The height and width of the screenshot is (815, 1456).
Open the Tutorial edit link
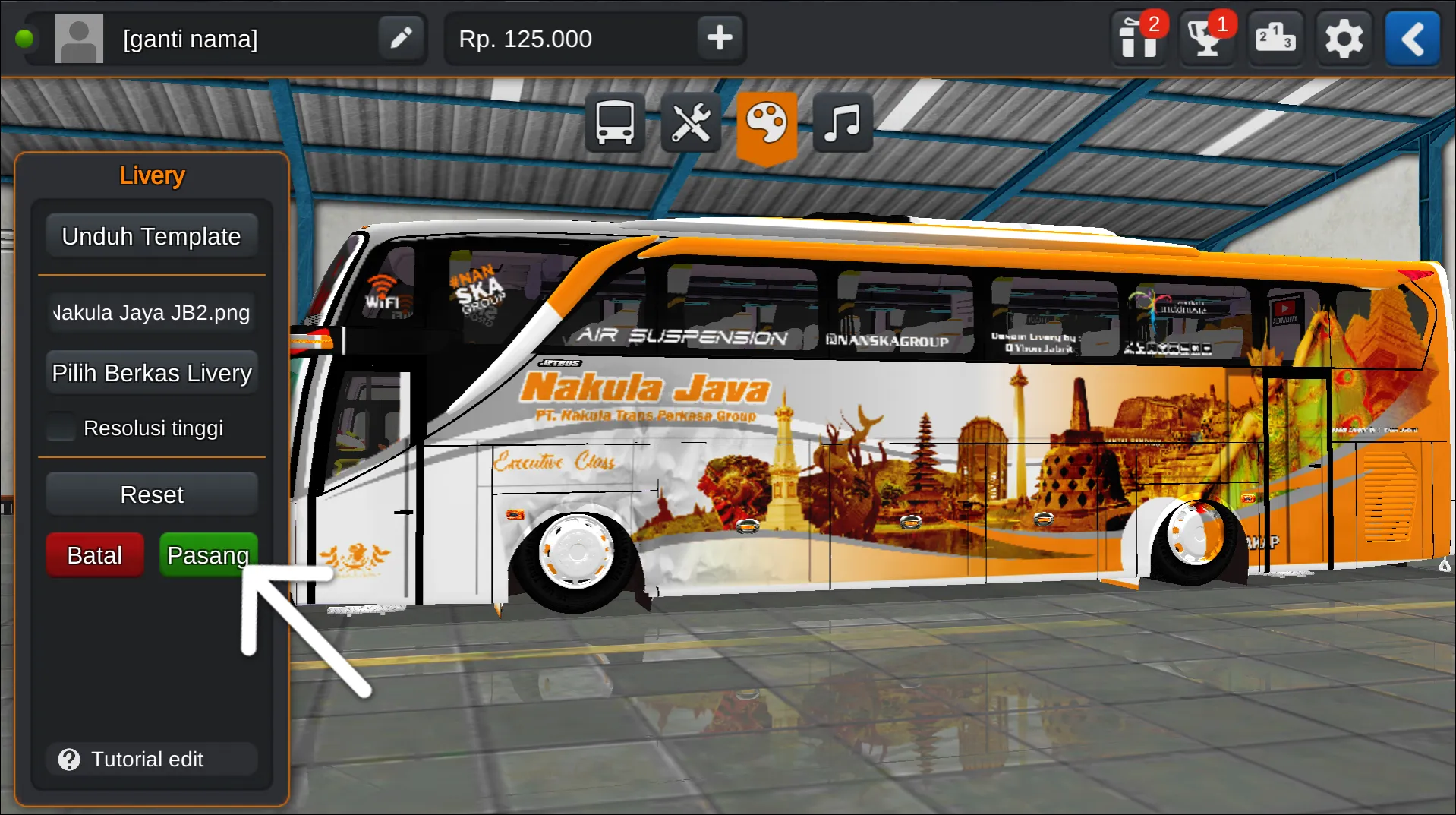[148, 759]
